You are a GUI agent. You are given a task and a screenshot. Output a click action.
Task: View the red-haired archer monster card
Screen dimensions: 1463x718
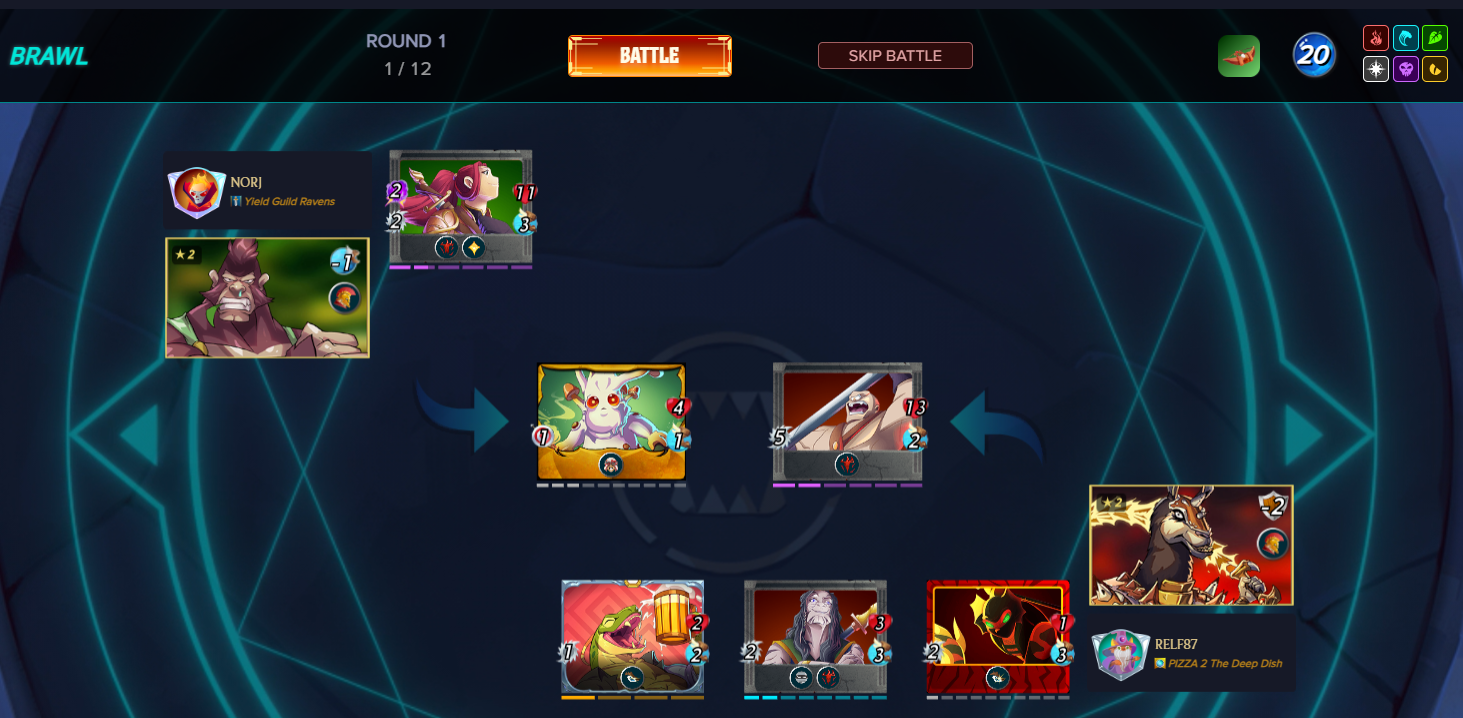tap(460, 207)
